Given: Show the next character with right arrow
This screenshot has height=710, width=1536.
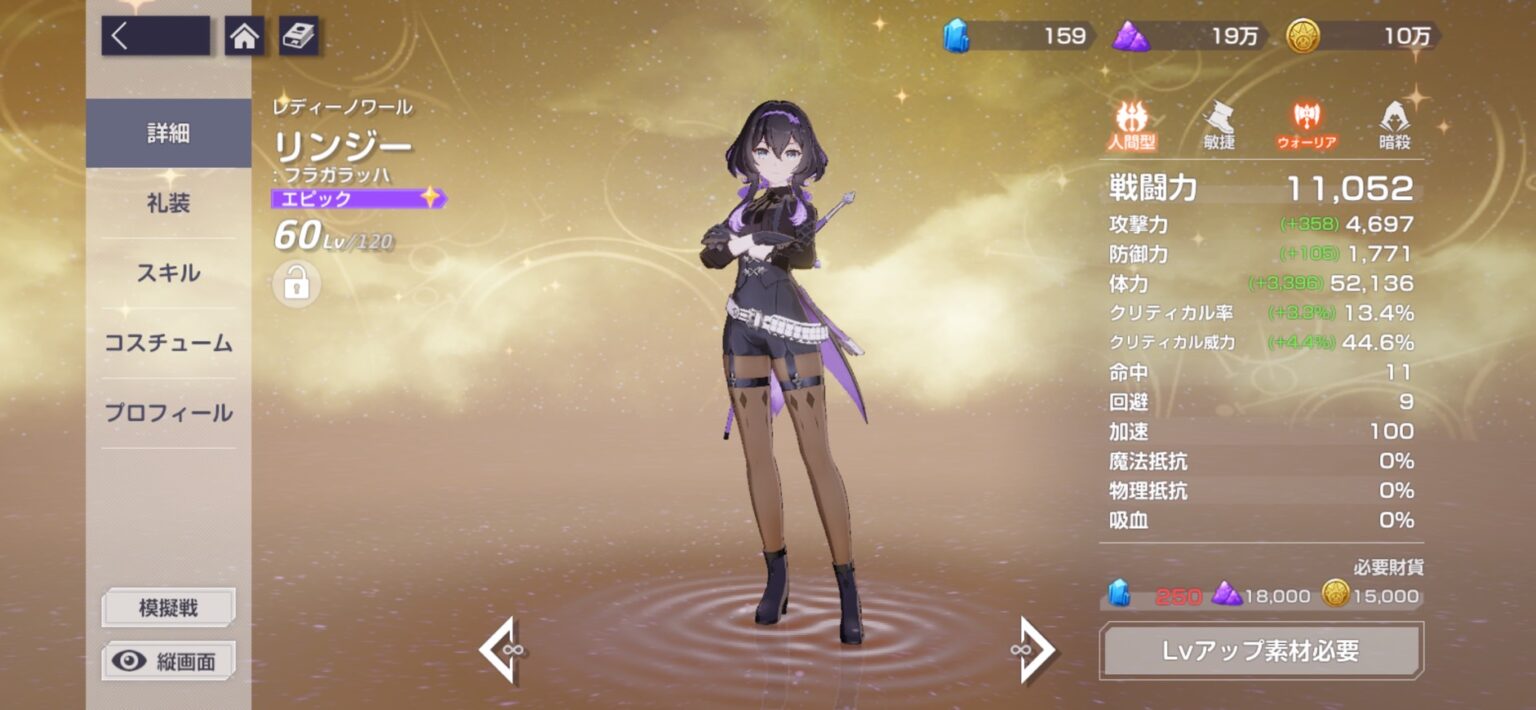Looking at the screenshot, I should pyautogui.click(x=1036, y=650).
